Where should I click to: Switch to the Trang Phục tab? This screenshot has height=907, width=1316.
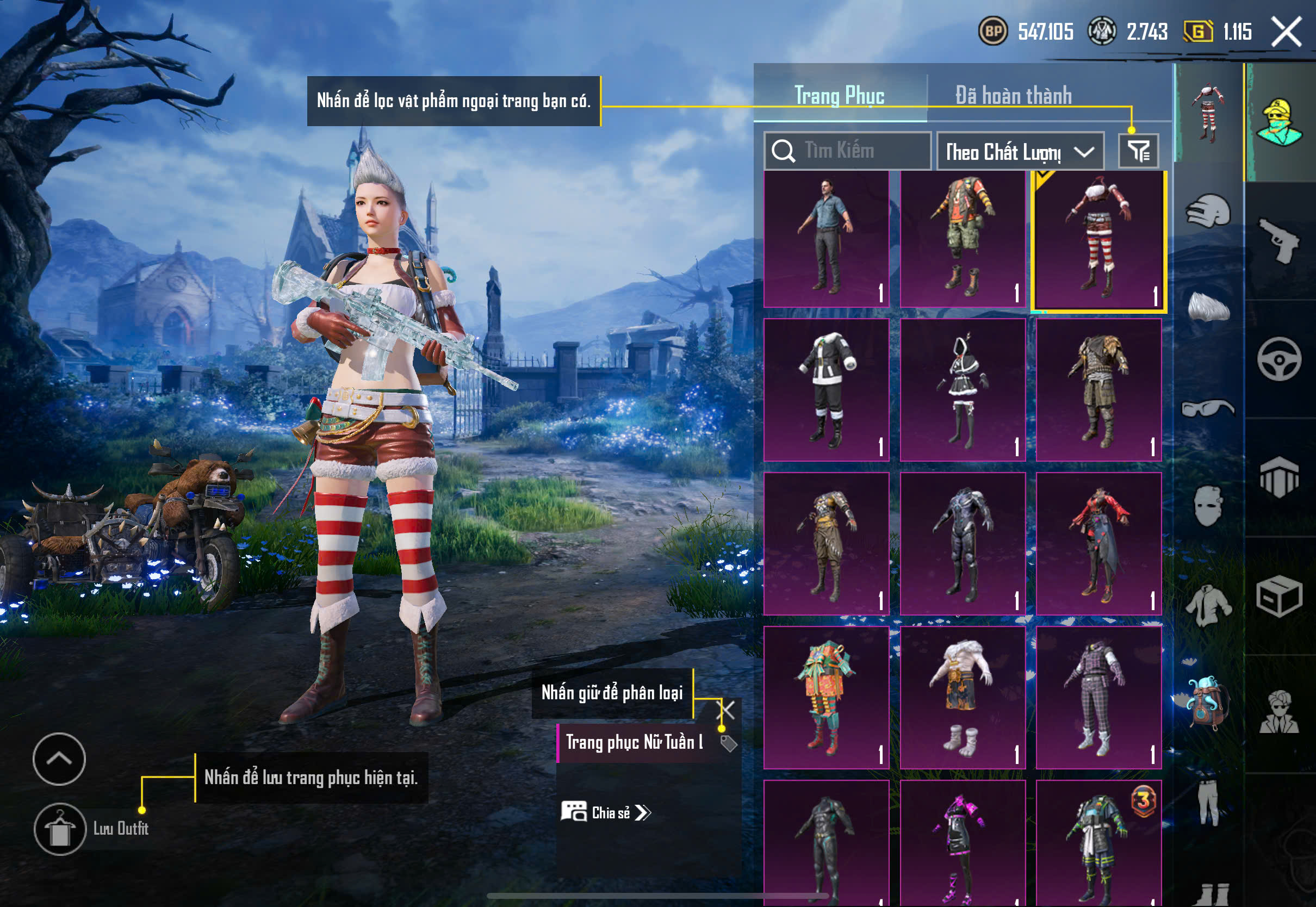(839, 96)
